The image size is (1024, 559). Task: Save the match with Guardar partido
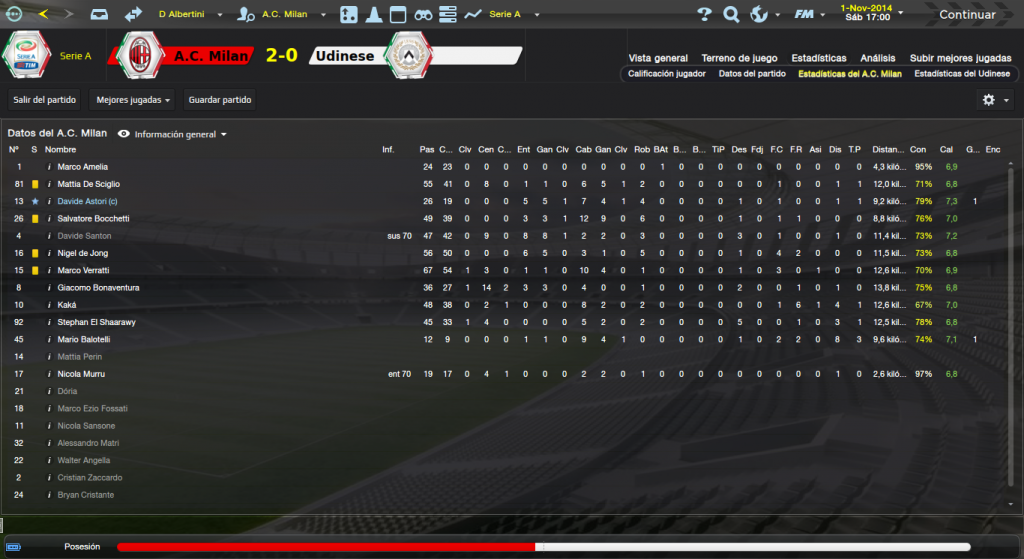tap(220, 100)
